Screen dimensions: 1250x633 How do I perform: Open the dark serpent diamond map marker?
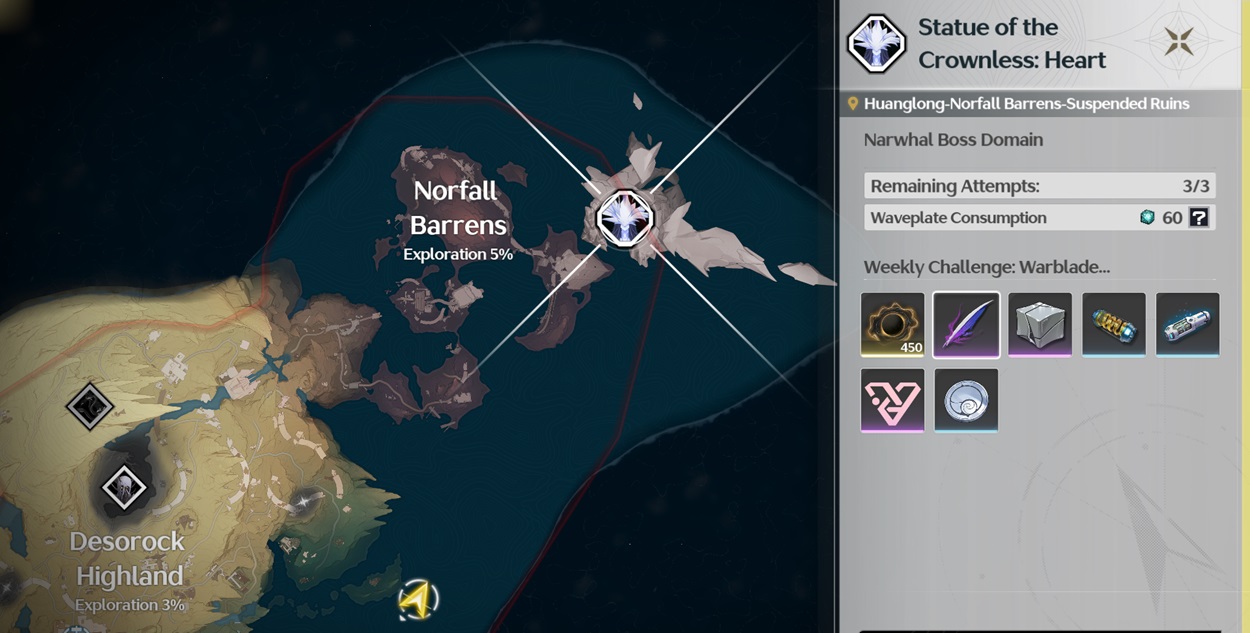(89, 406)
